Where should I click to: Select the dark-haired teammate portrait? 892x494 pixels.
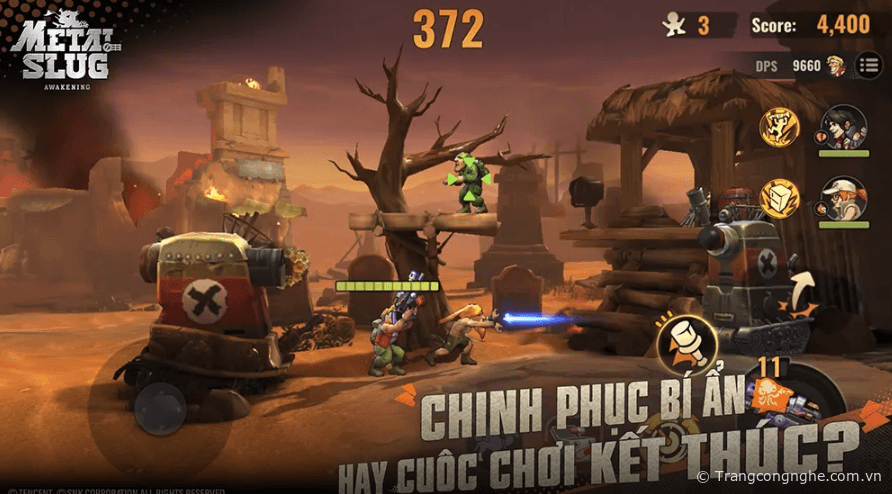click(x=842, y=127)
